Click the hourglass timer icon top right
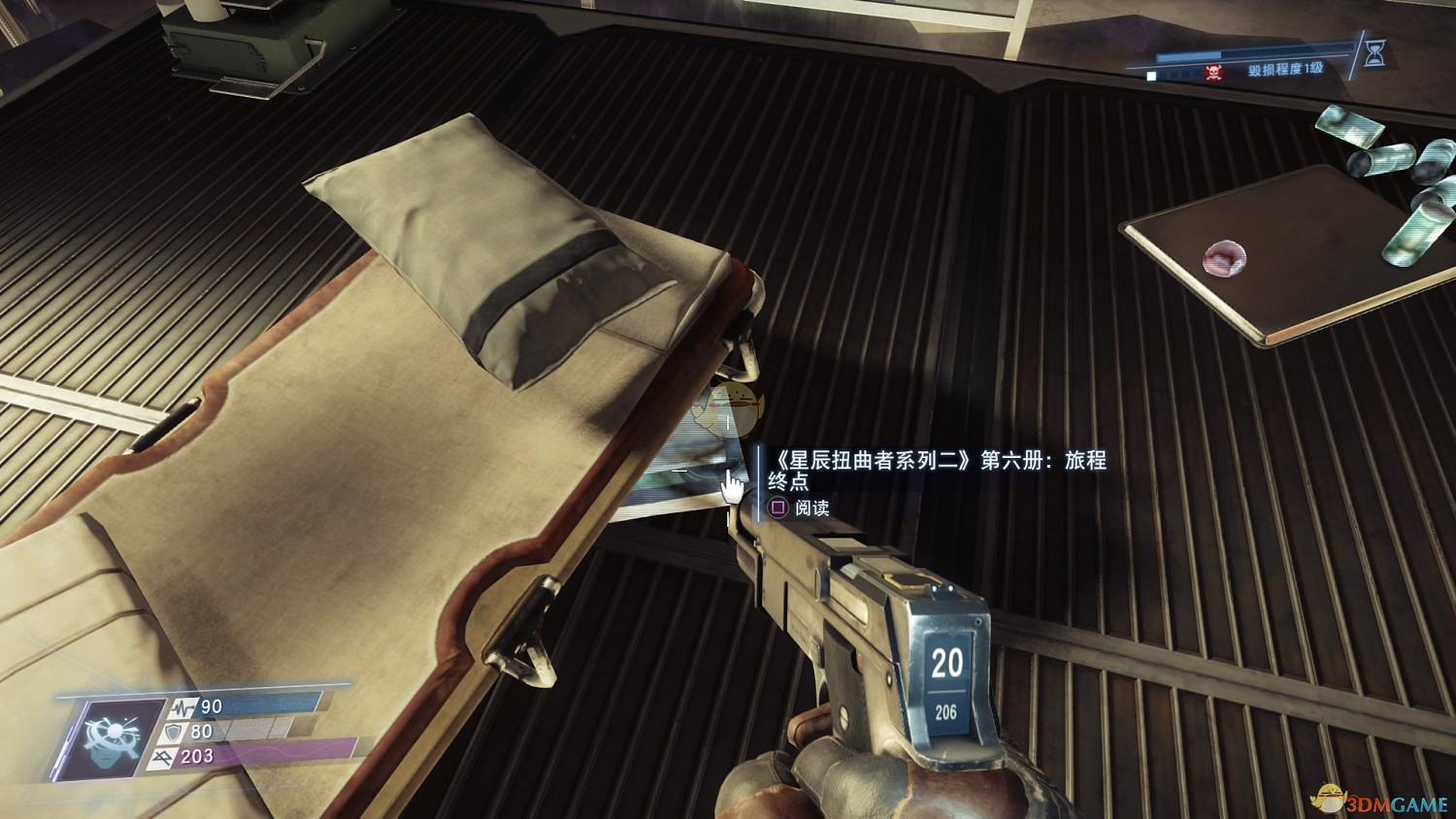Image resolution: width=1456 pixels, height=819 pixels. click(1373, 53)
